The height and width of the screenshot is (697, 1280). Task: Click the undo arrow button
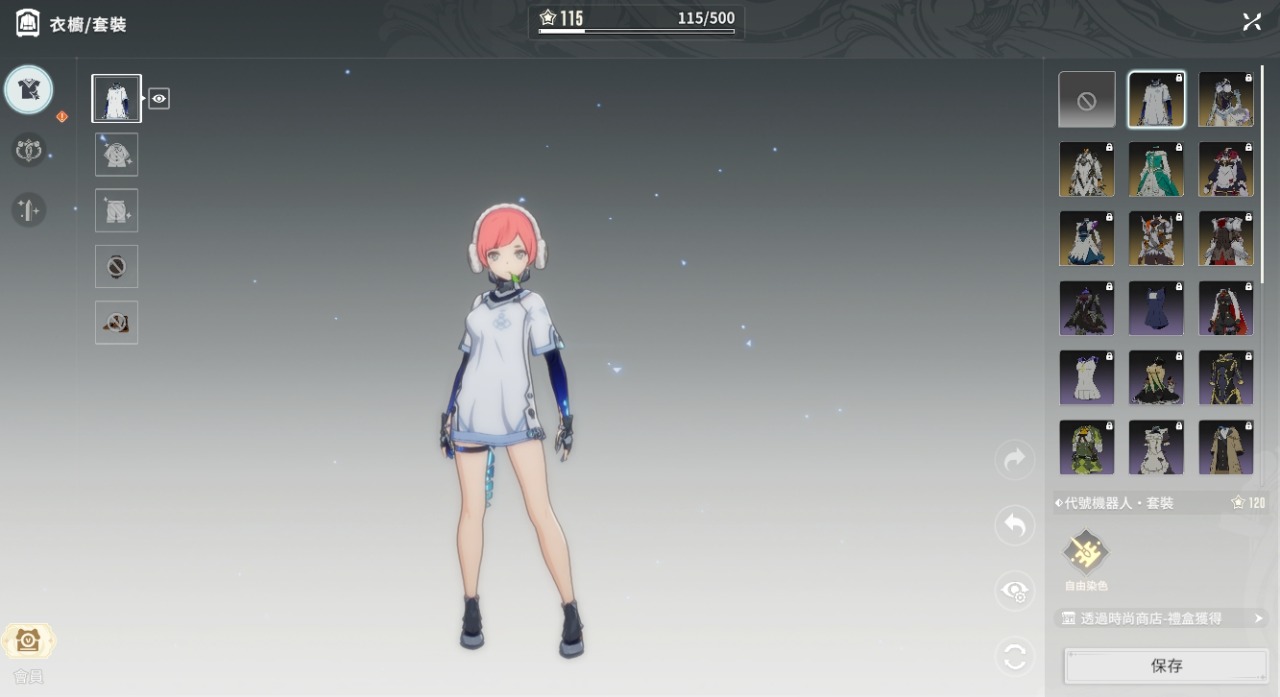[1015, 525]
